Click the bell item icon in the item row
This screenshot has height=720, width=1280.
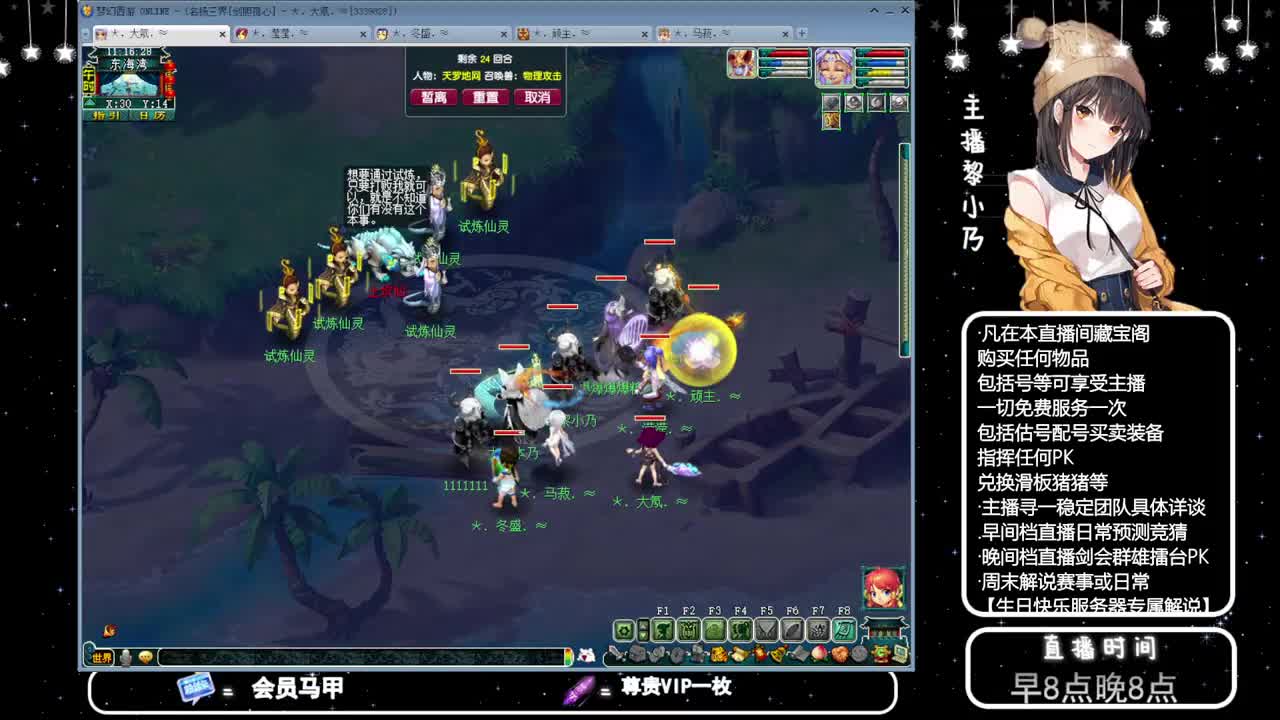click(x=777, y=652)
